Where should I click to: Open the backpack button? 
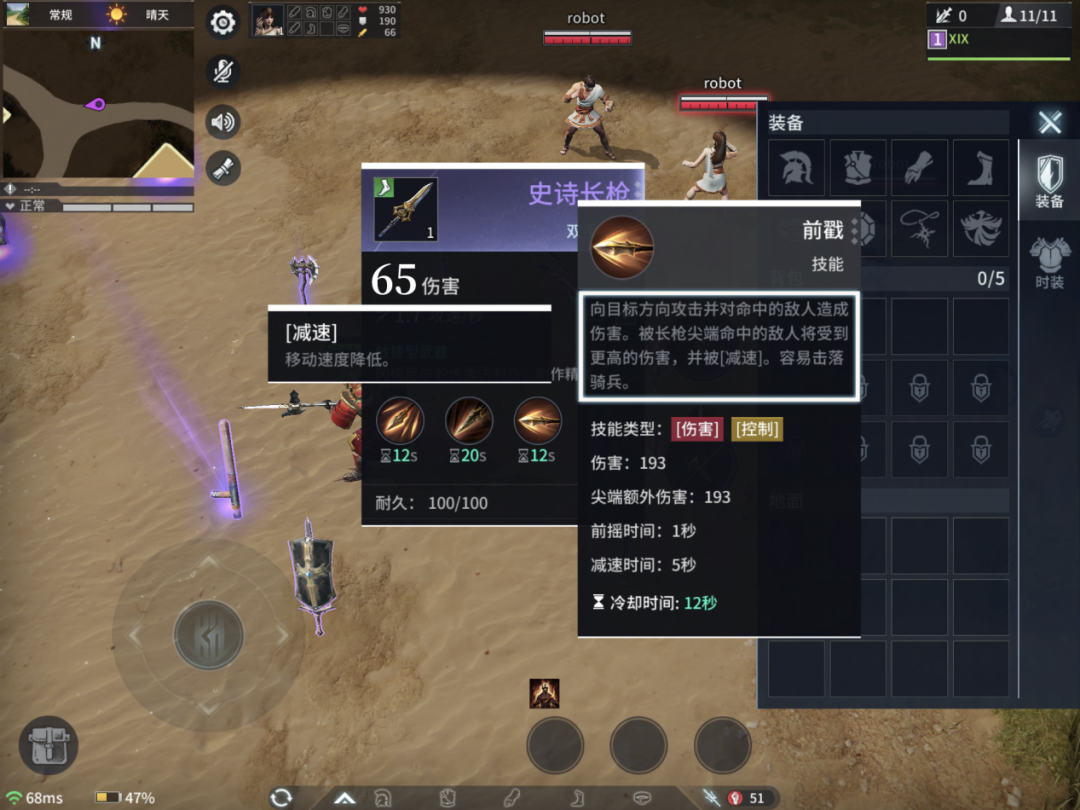48,746
